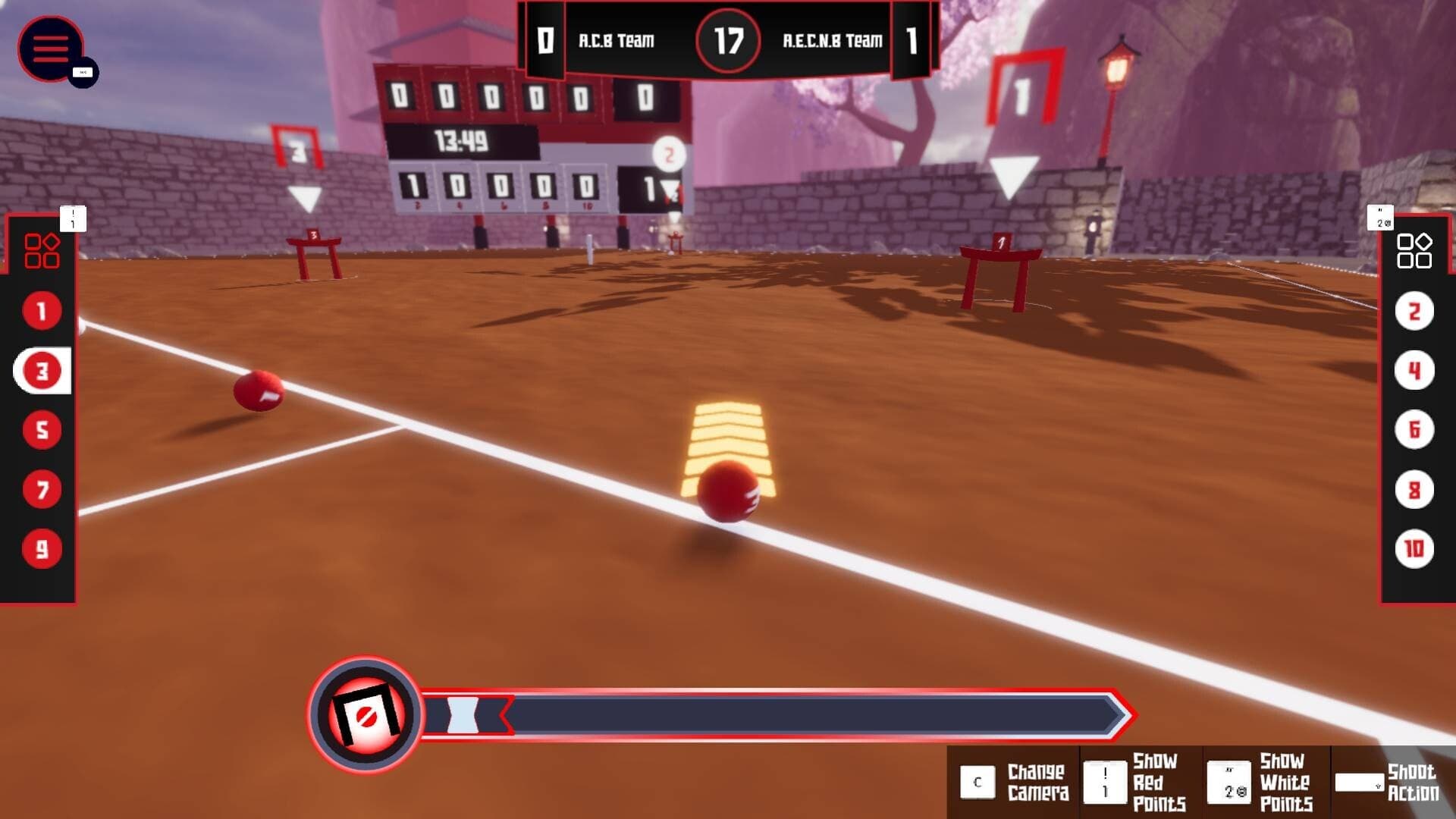
Task: Select white ball number 2 on the right
Action: coord(1414,311)
